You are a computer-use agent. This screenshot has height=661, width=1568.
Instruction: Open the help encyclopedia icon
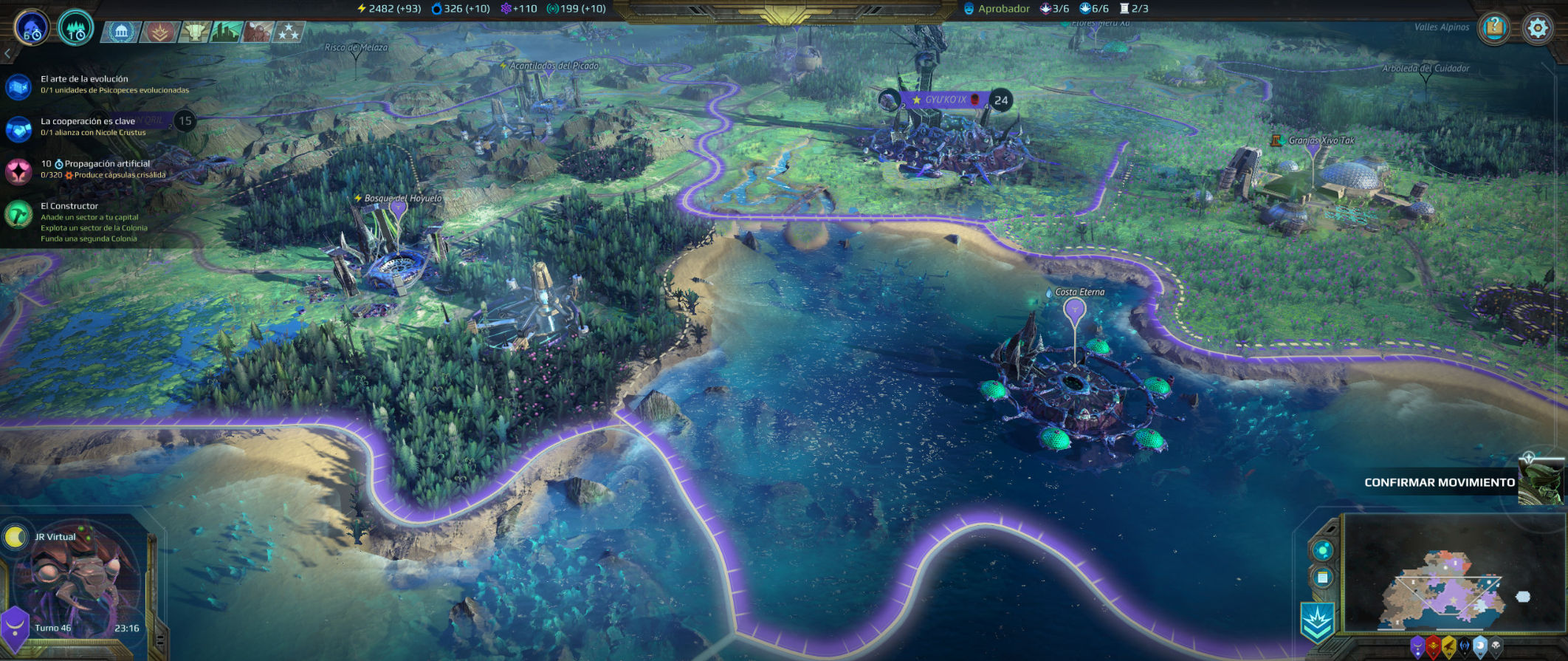(1494, 29)
